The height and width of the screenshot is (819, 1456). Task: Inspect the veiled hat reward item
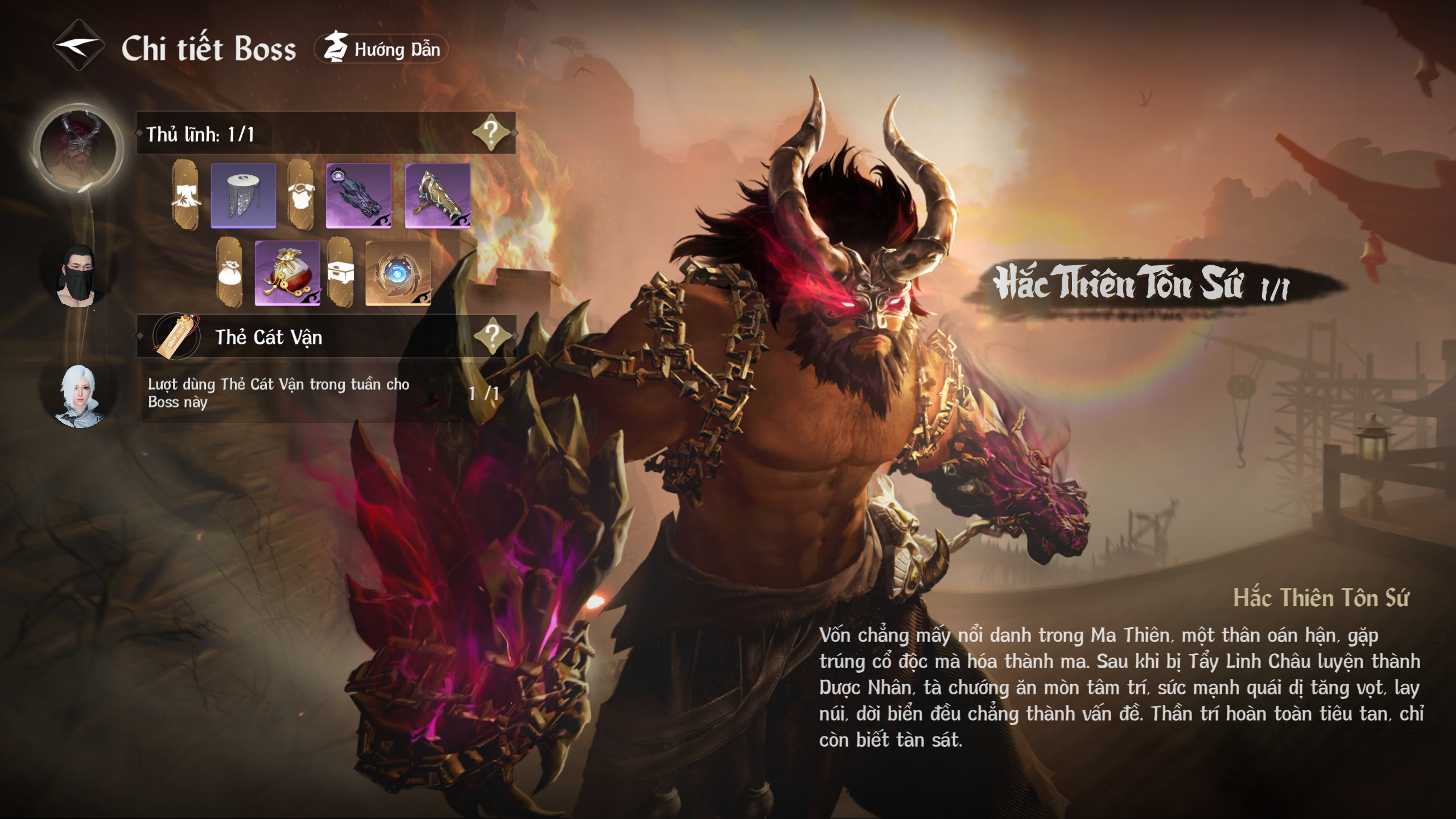[244, 195]
